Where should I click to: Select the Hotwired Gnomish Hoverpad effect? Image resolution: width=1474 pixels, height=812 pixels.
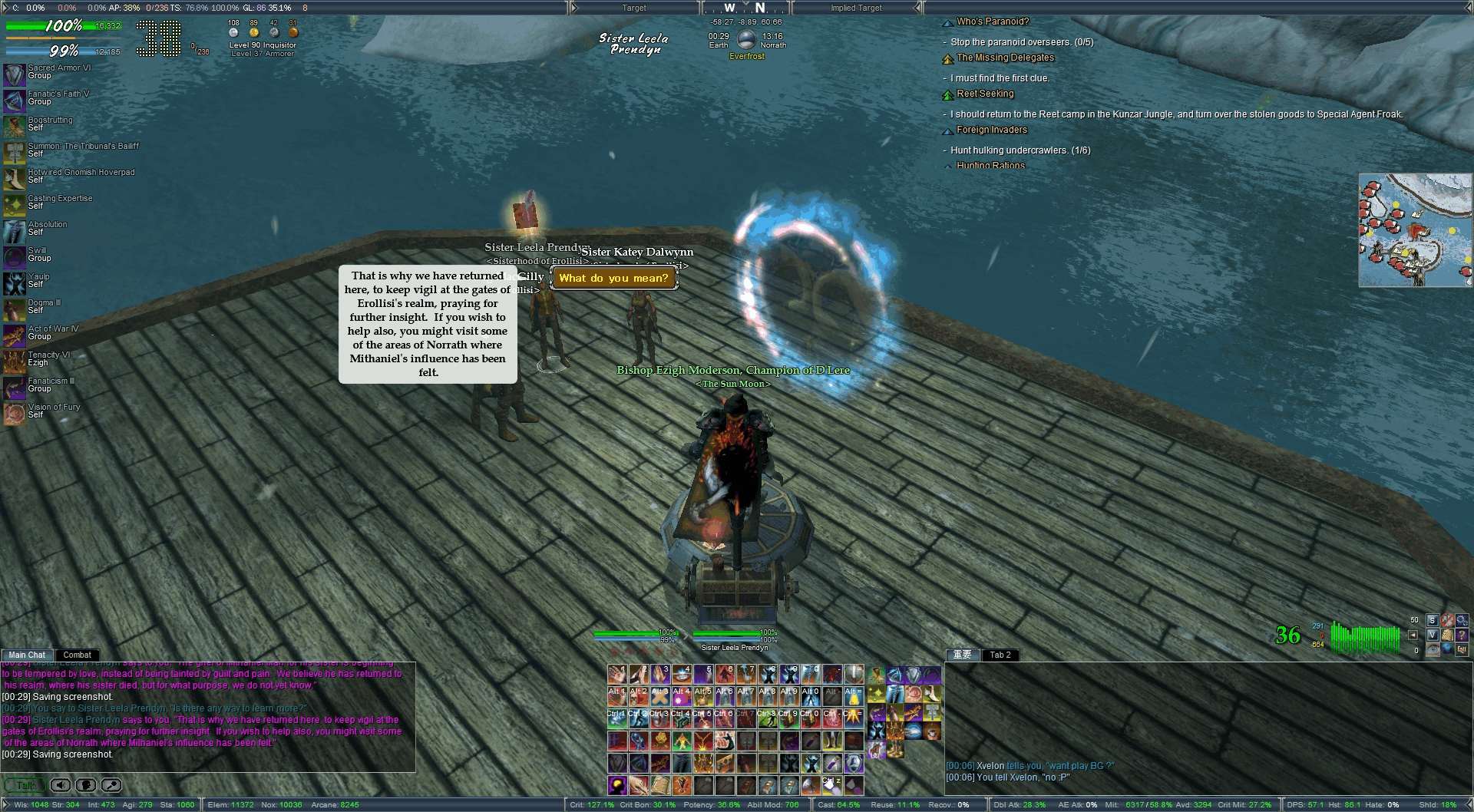[15, 178]
